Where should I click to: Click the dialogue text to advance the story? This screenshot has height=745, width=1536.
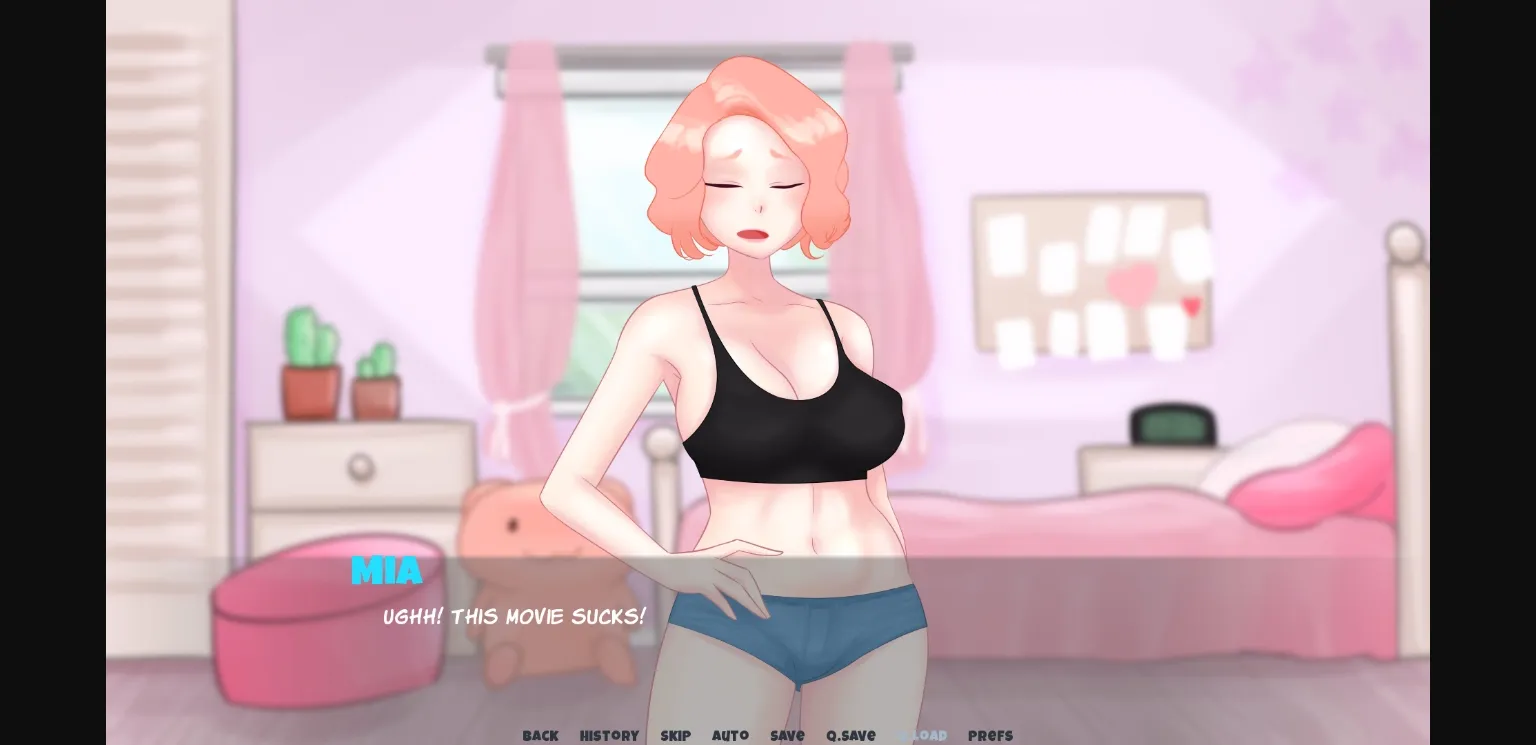pyautogui.click(x=515, y=617)
